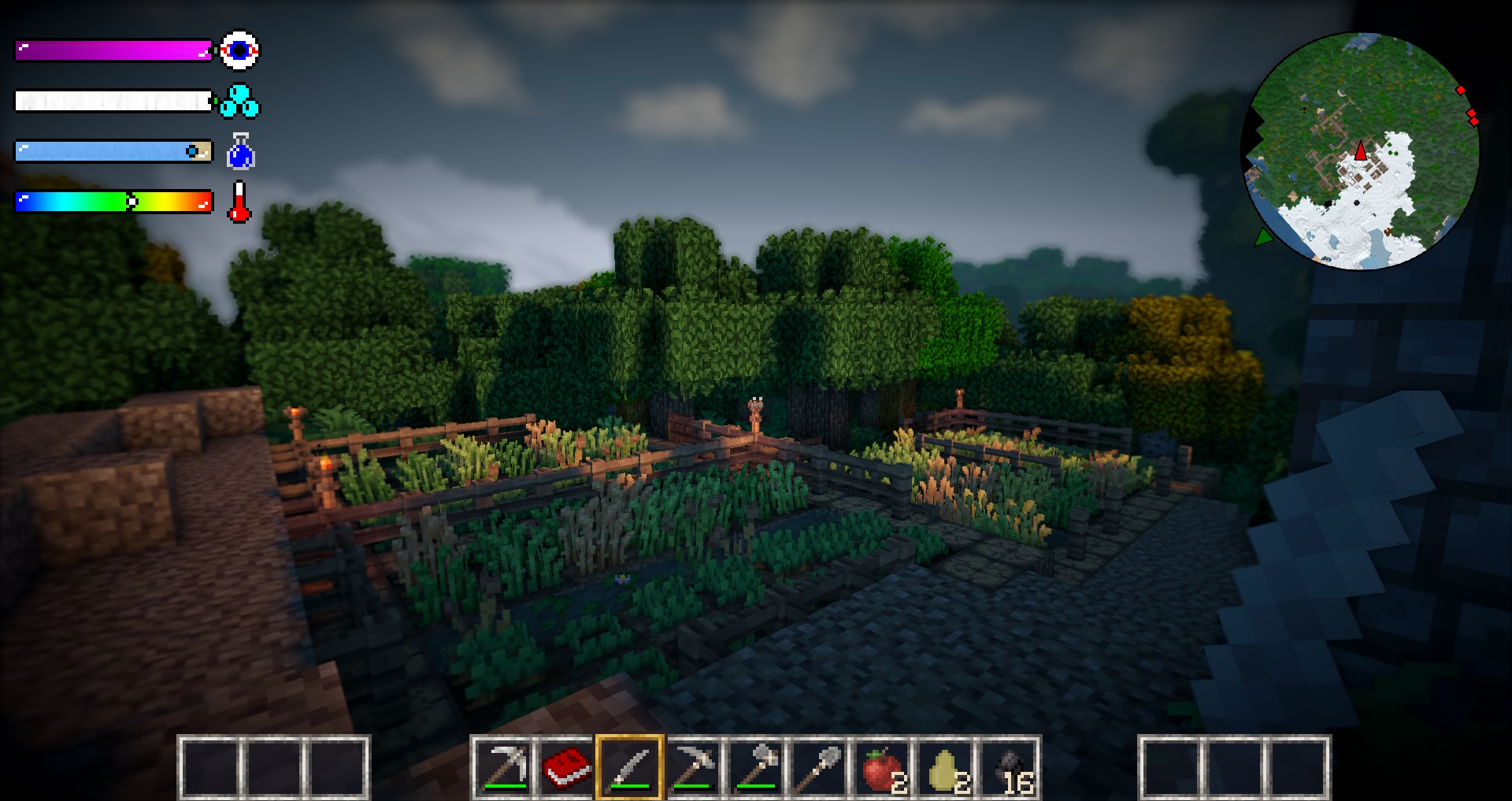Choose the pear stack slot
Image resolution: width=1512 pixels, height=801 pixels.
pos(945,767)
